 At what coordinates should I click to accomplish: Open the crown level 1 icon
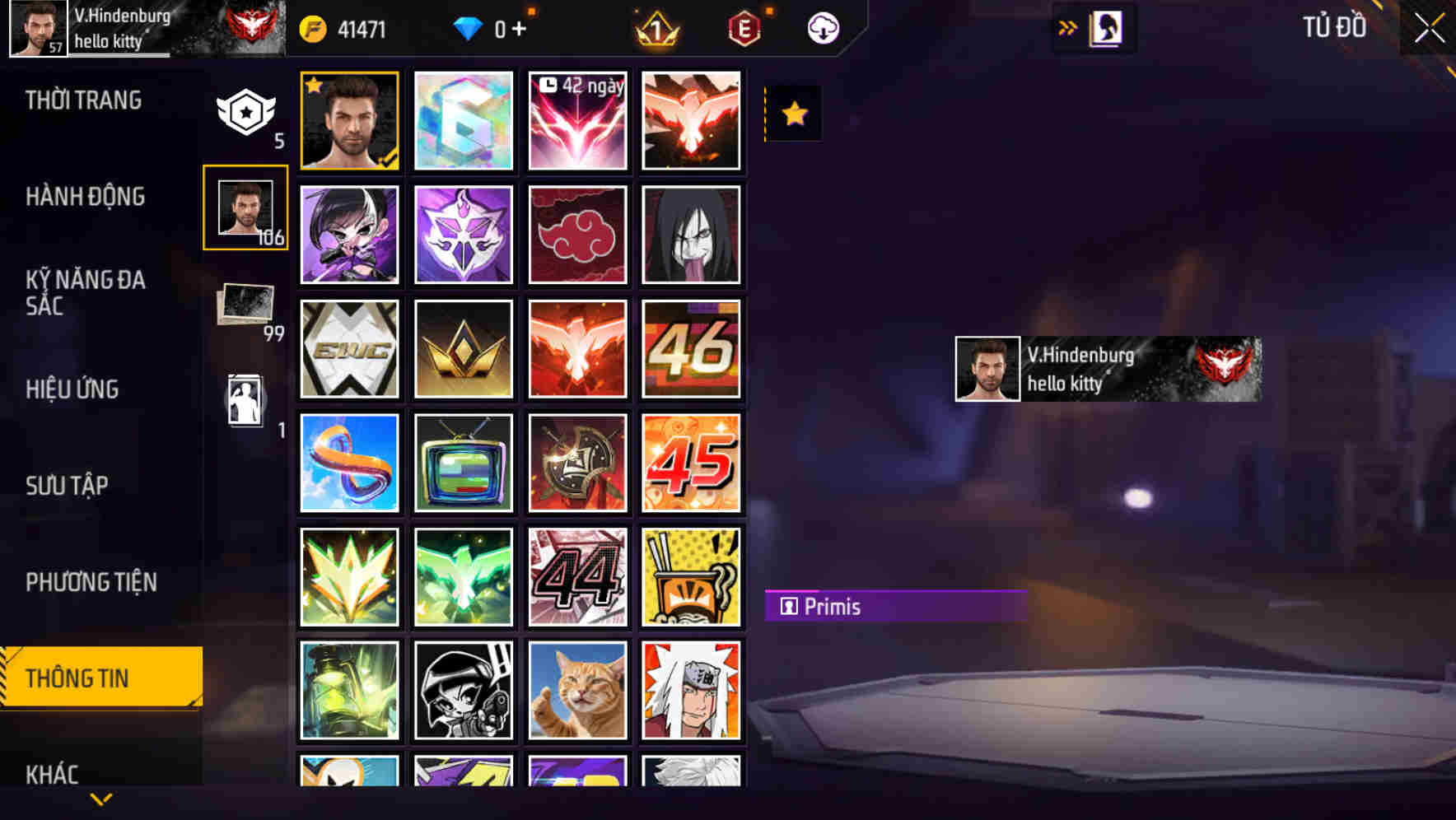pyautogui.click(x=655, y=27)
